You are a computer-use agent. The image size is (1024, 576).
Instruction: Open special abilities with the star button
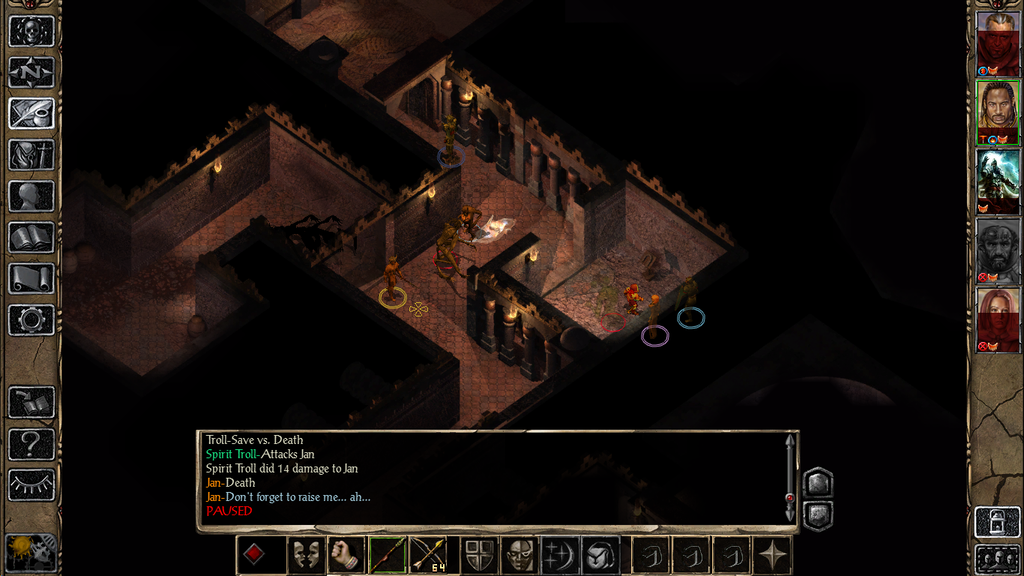click(773, 555)
